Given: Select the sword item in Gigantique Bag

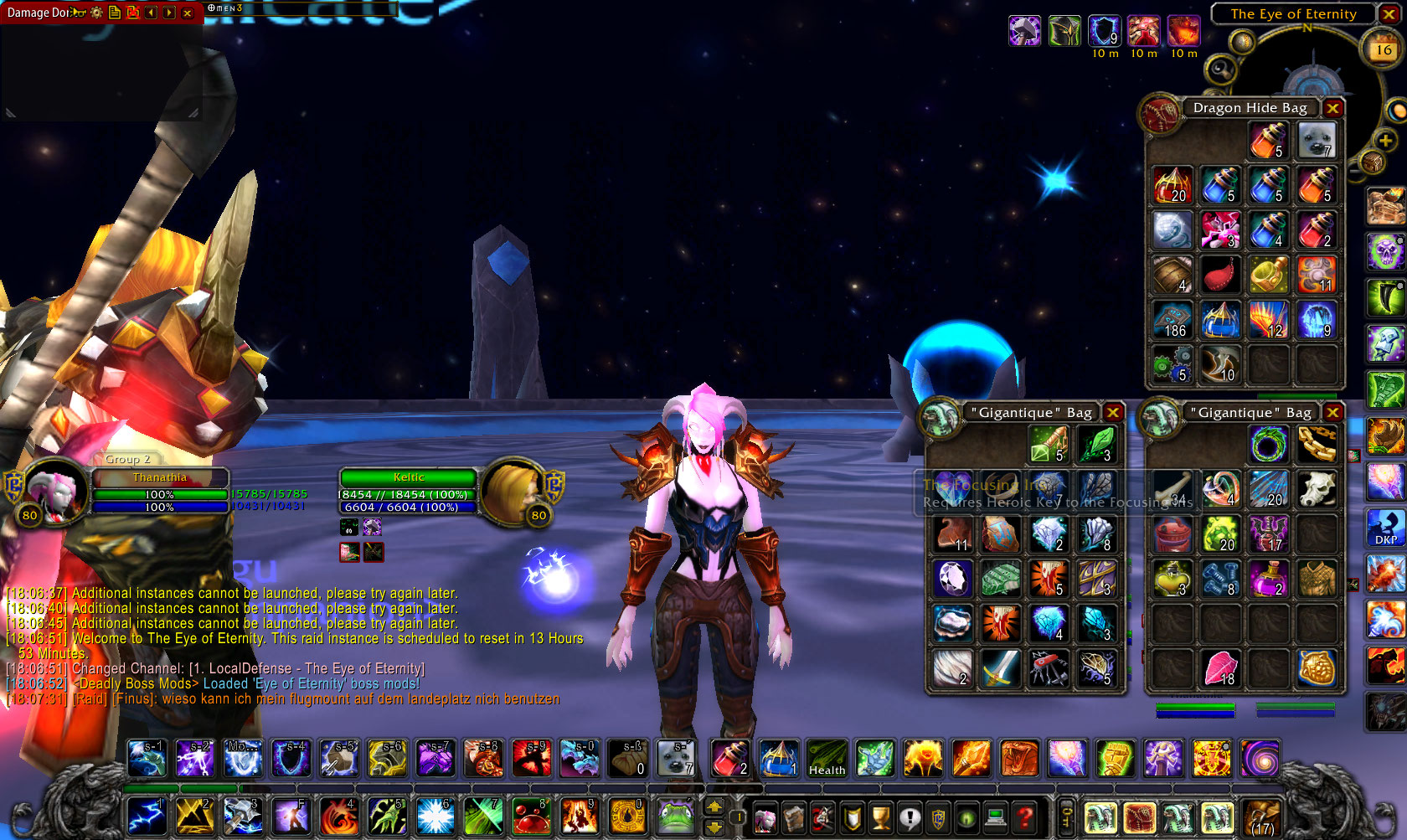Looking at the screenshot, I should click(1000, 668).
